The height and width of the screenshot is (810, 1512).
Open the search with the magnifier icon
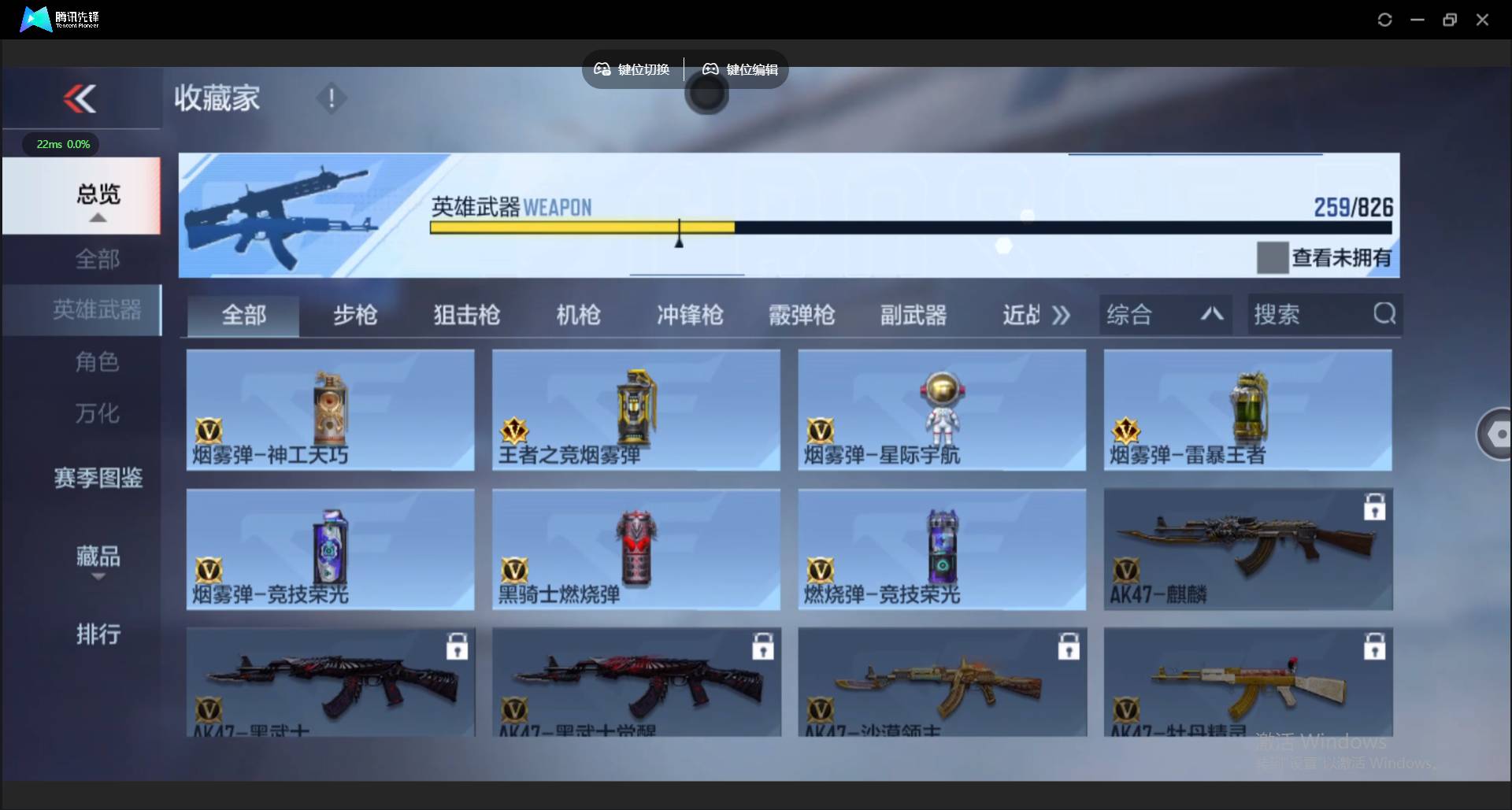(1384, 314)
